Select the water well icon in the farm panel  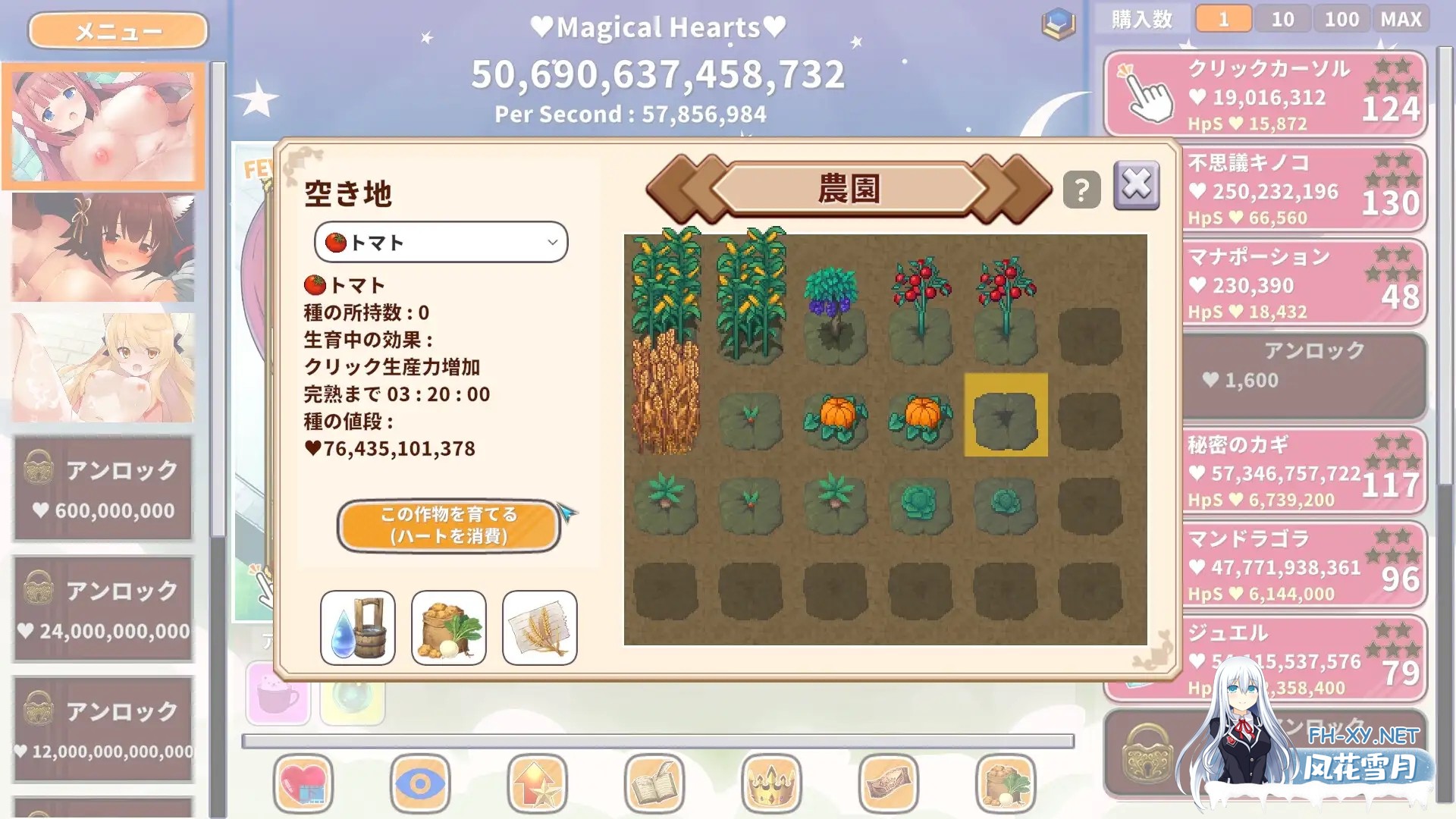pos(357,626)
